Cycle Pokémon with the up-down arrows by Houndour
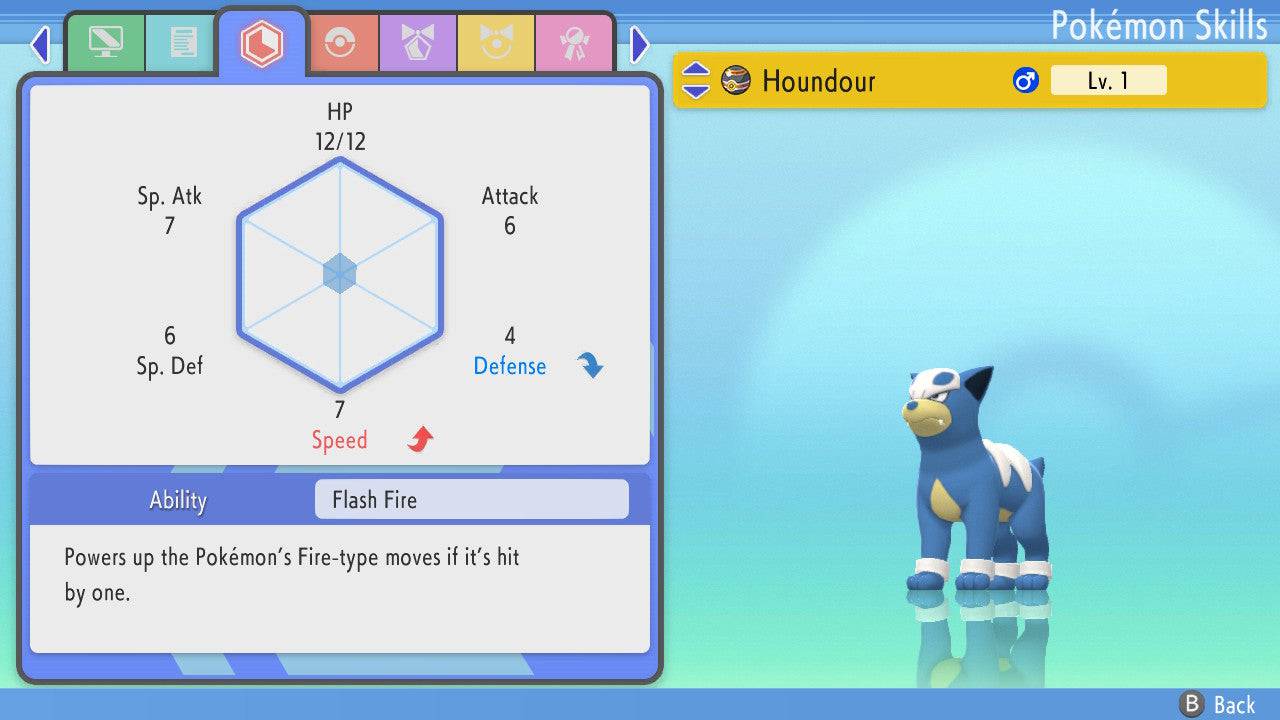 (x=696, y=81)
